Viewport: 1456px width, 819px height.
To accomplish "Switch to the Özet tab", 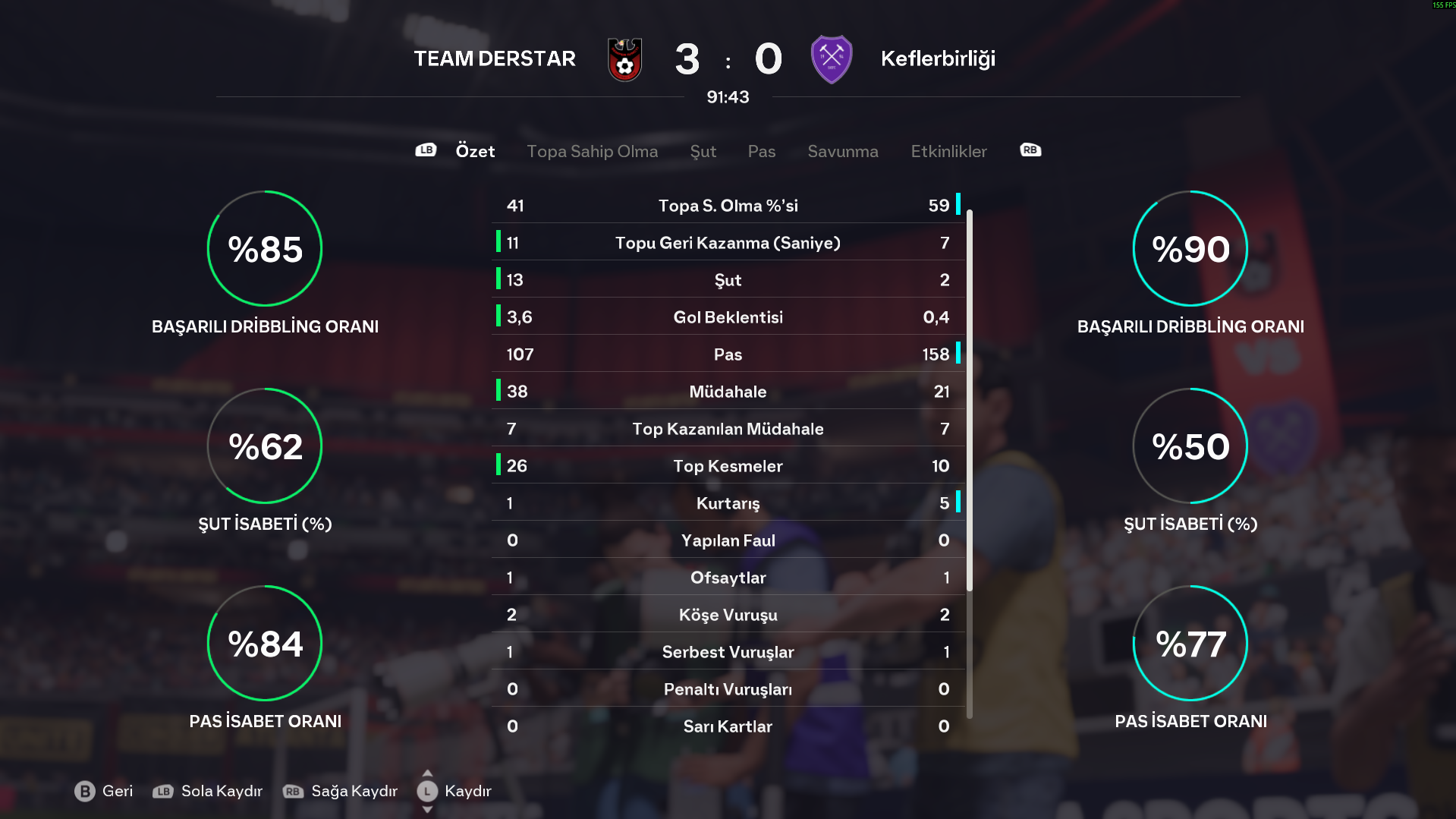I will [x=475, y=151].
